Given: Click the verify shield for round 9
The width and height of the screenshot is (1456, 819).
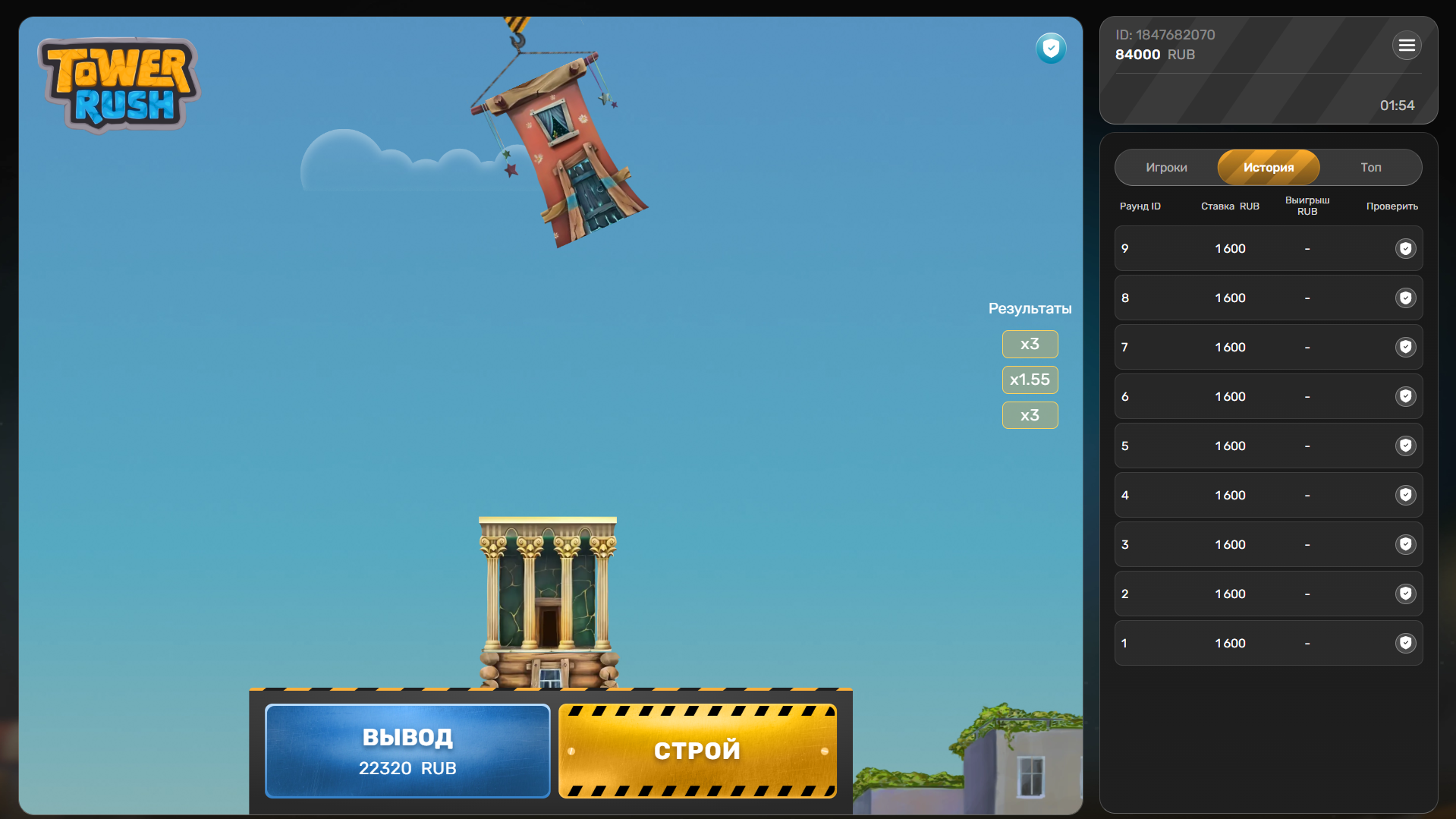Looking at the screenshot, I should pyautogui.click(x=1406, y=248).
